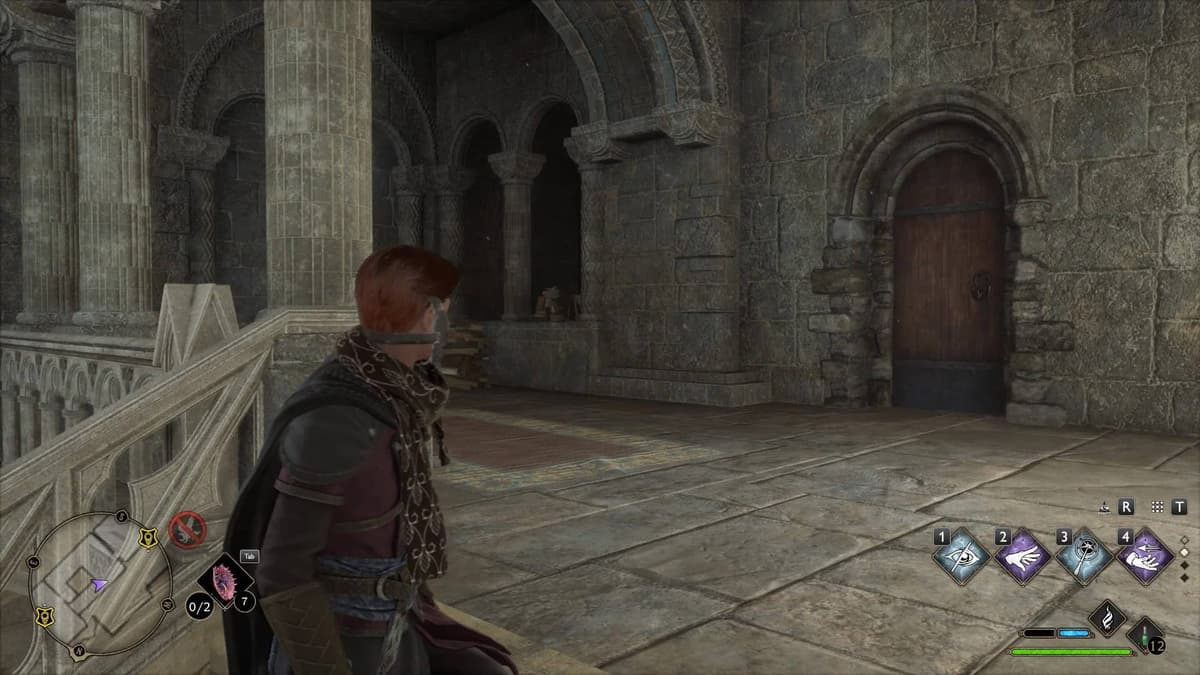Click the red no-flying restriction icon
Image resolution: width=1200 pixels, height=675 pixels.
coord(185,529)
